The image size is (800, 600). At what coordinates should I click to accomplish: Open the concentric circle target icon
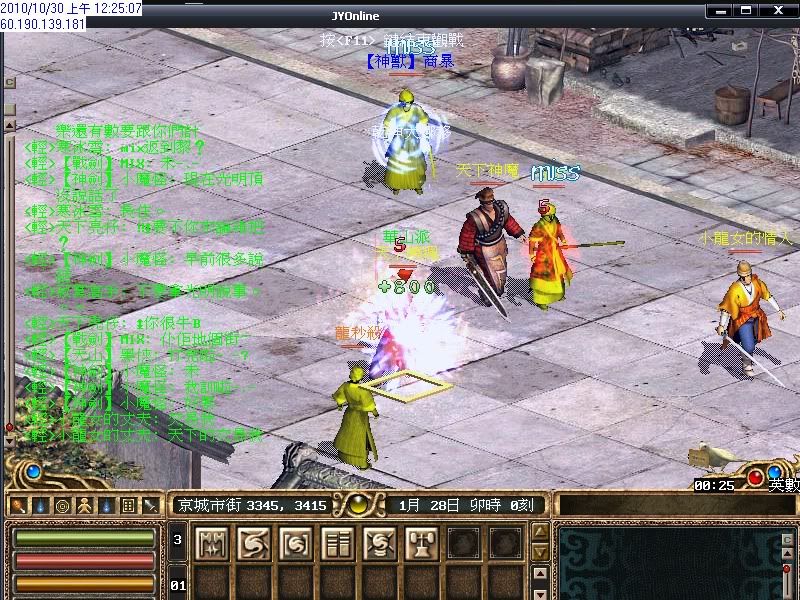tap(62, 506)
